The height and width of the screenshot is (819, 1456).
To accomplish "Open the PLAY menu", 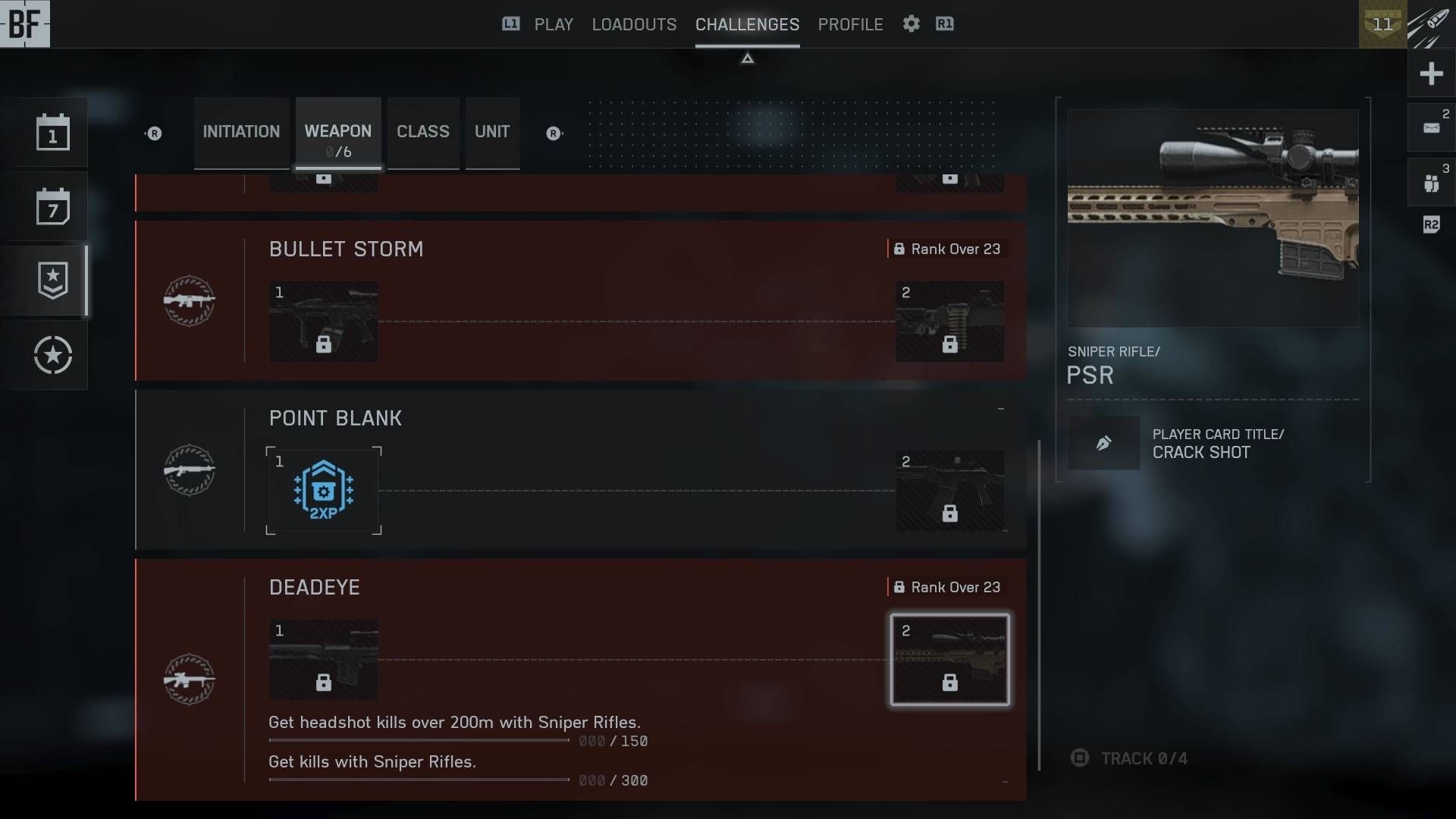I will coord(554,24).
